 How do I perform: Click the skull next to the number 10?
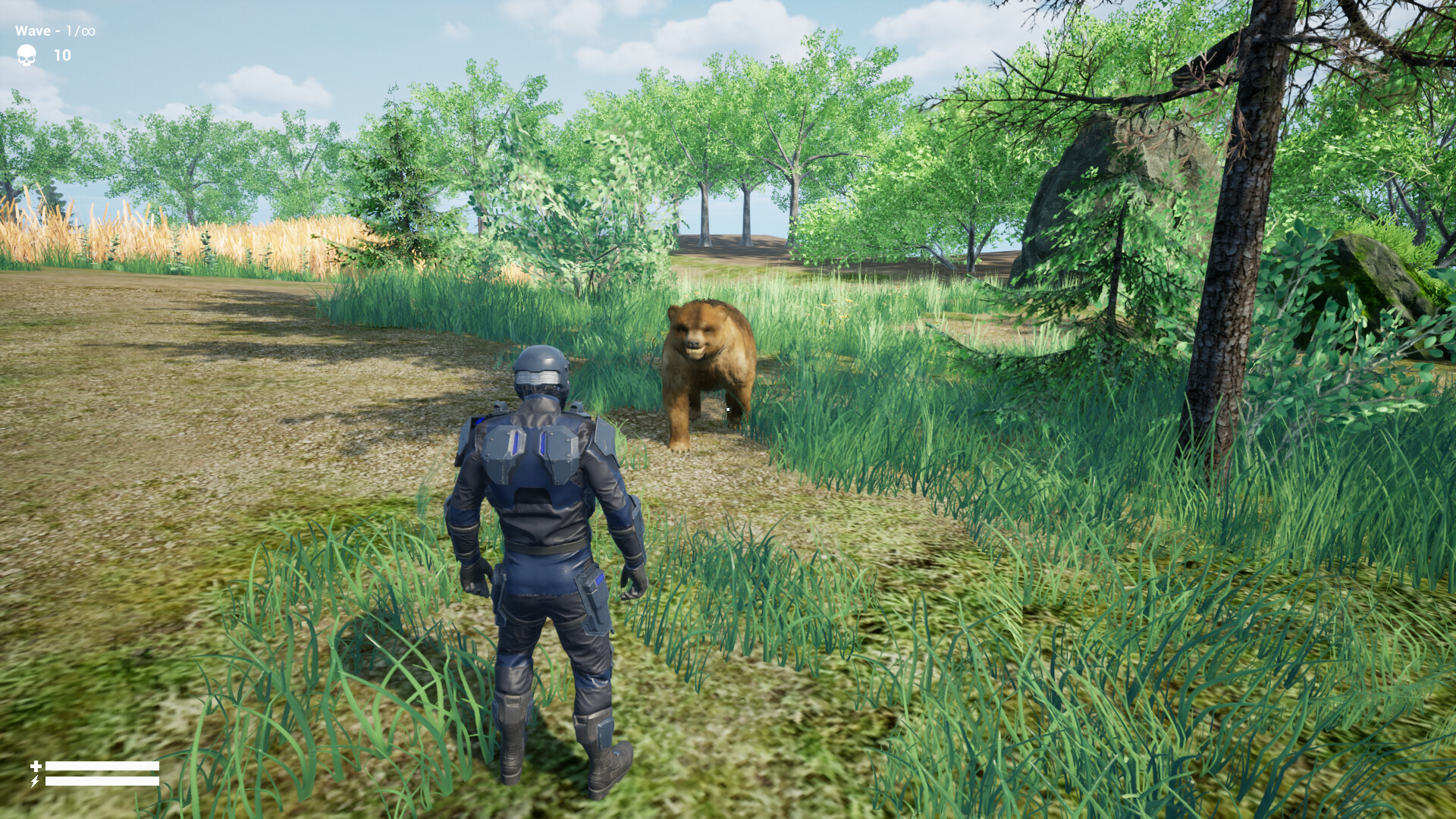point(27,55)
